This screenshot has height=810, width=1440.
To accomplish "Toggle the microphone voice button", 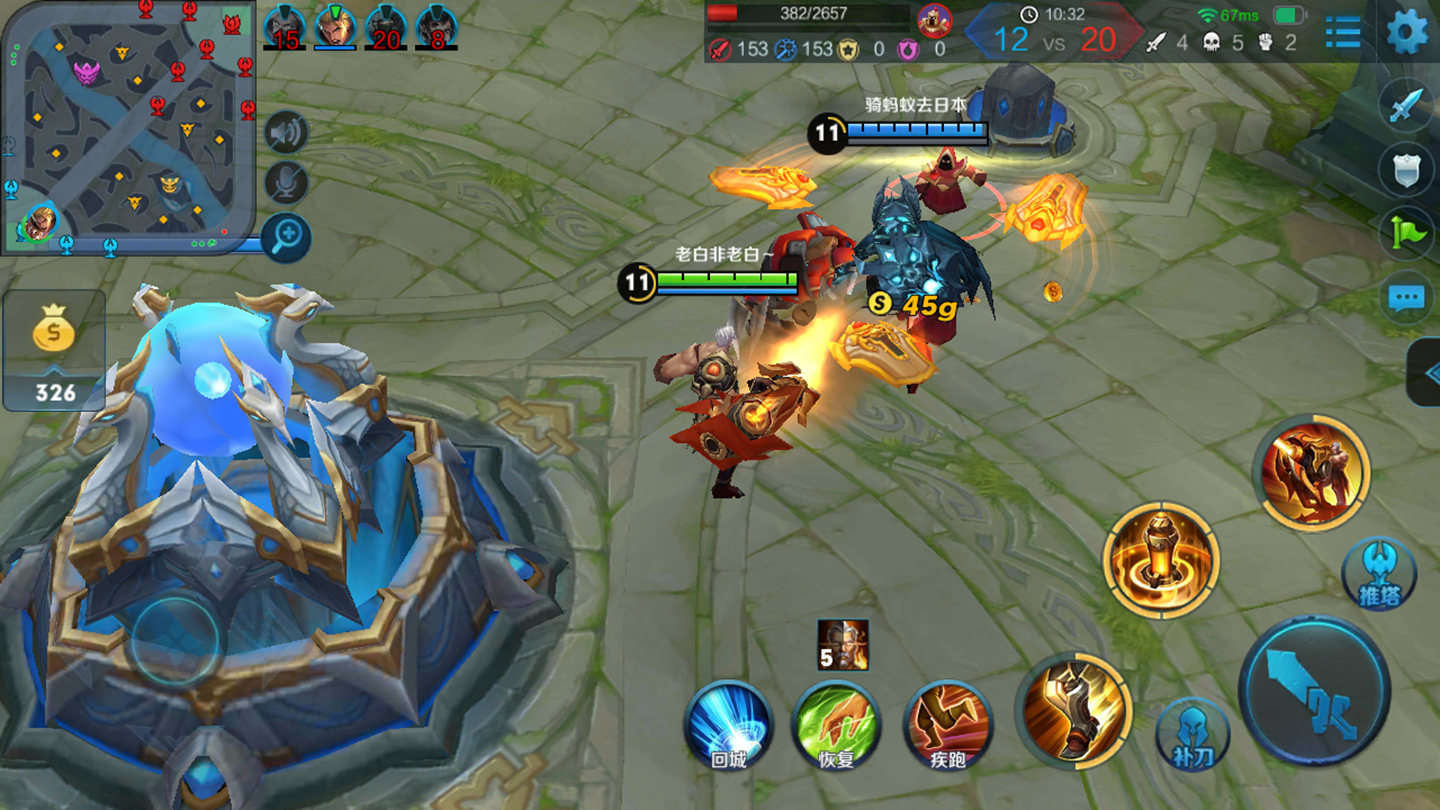I will 286,183.
